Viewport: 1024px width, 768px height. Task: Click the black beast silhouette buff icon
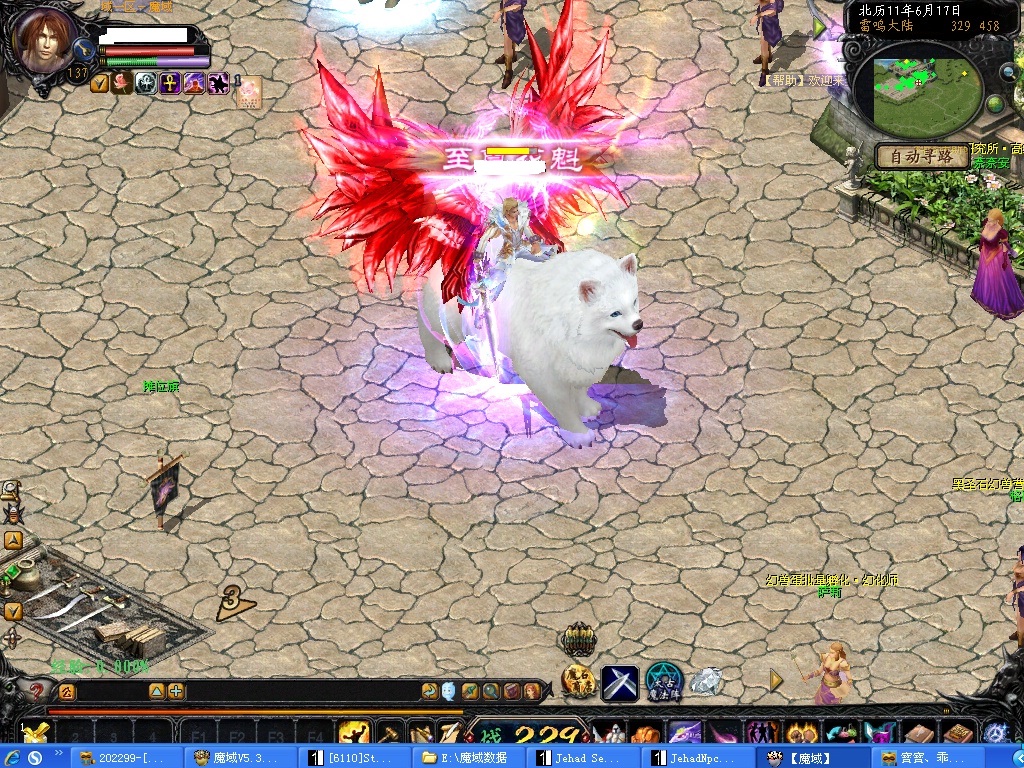pos(218,83)
